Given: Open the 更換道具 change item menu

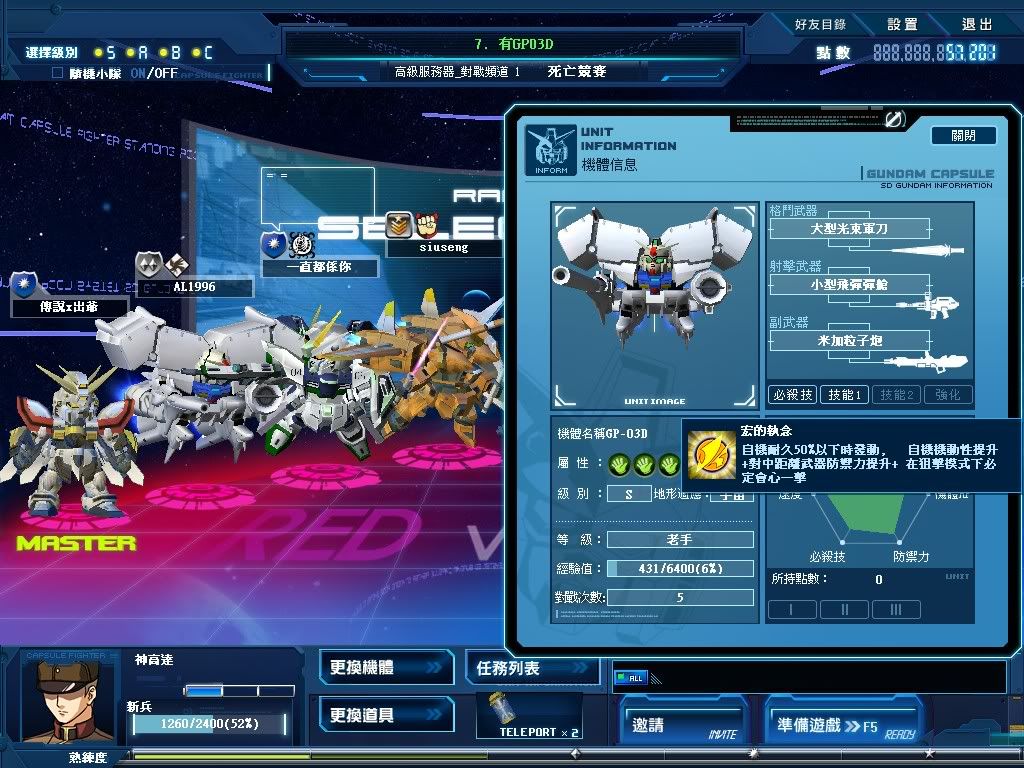Looking at the screenshot, I should click(386, 715).
